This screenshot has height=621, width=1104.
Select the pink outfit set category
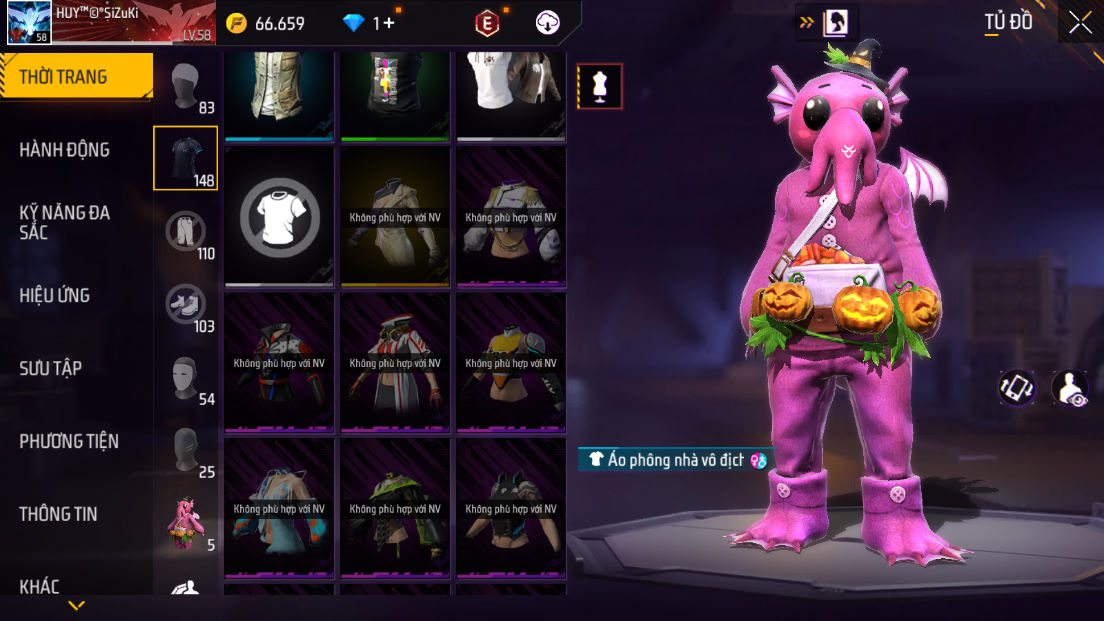[x=185, y=524]
